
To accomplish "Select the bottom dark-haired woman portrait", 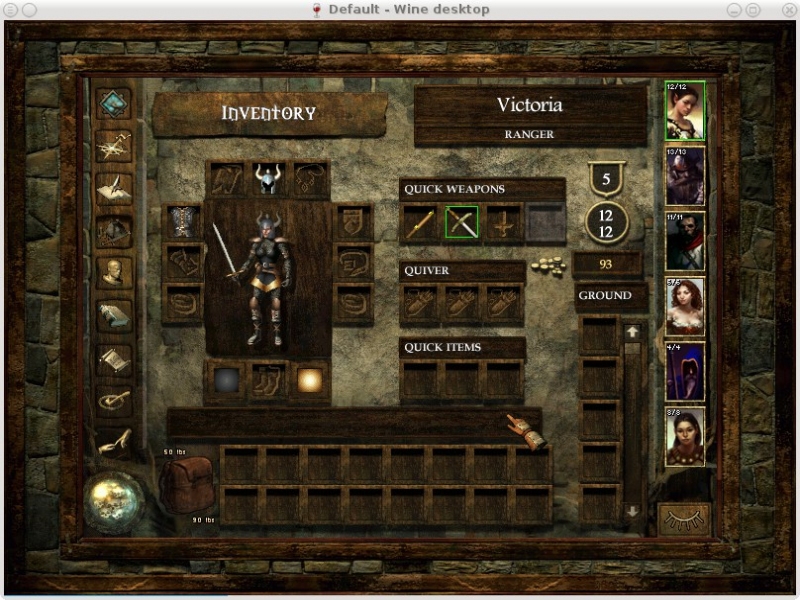I will (x=685, y=437).
